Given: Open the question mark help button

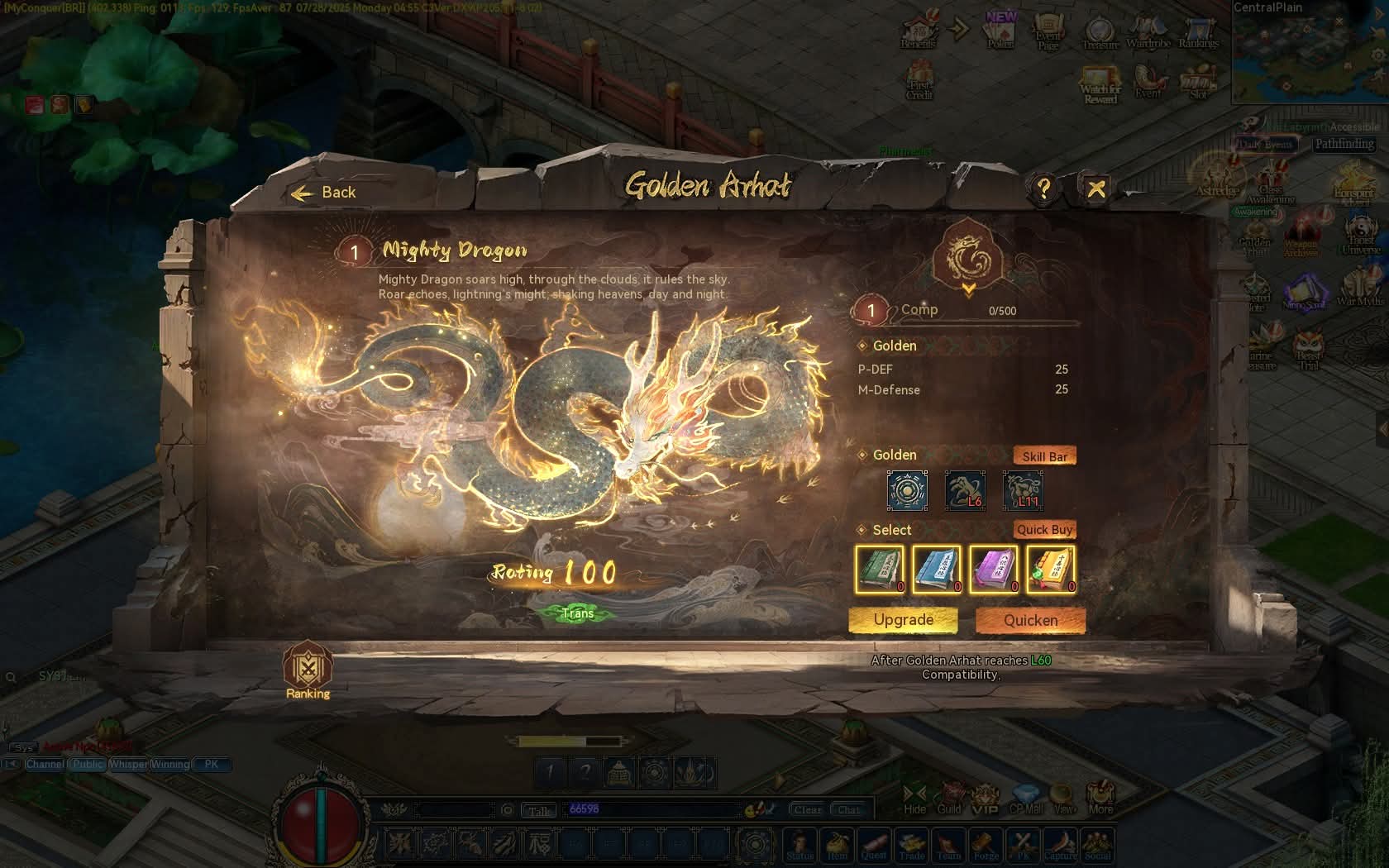Looking at the screenshot, I should tap(1044, 189).
